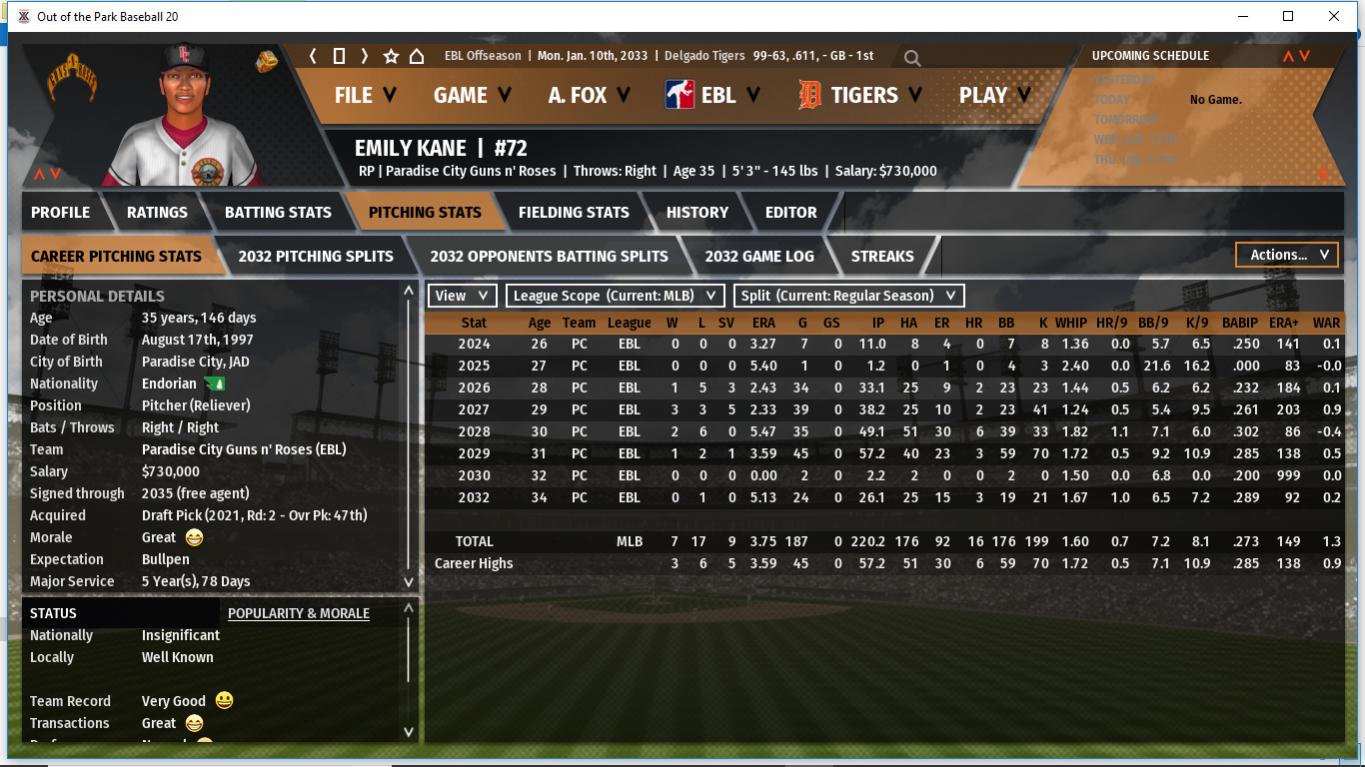Open the EBL league menu
This screenshot has height=767, width=1365.
point(713,95)
